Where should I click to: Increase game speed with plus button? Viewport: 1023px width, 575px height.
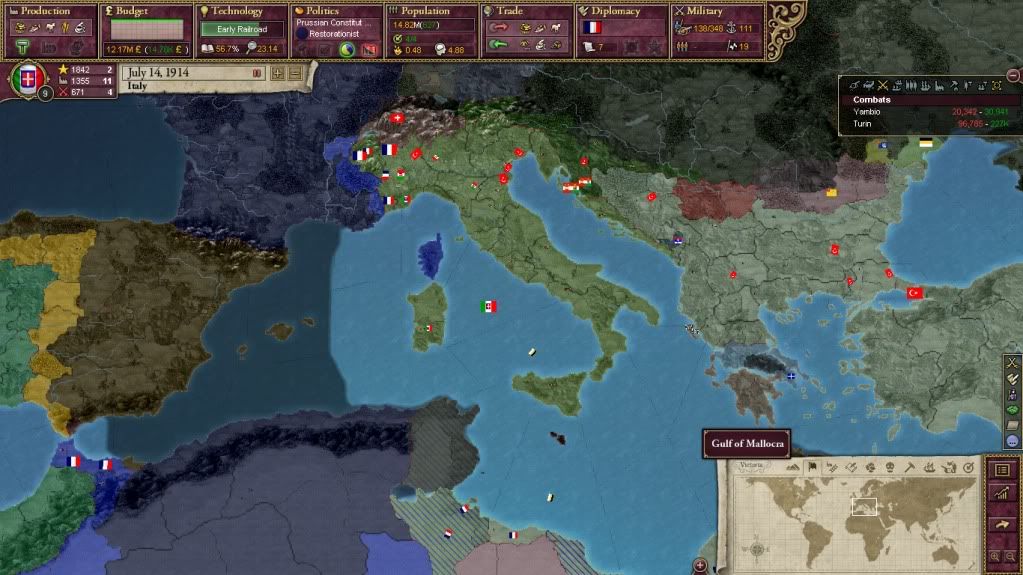[x=278, y=73]
